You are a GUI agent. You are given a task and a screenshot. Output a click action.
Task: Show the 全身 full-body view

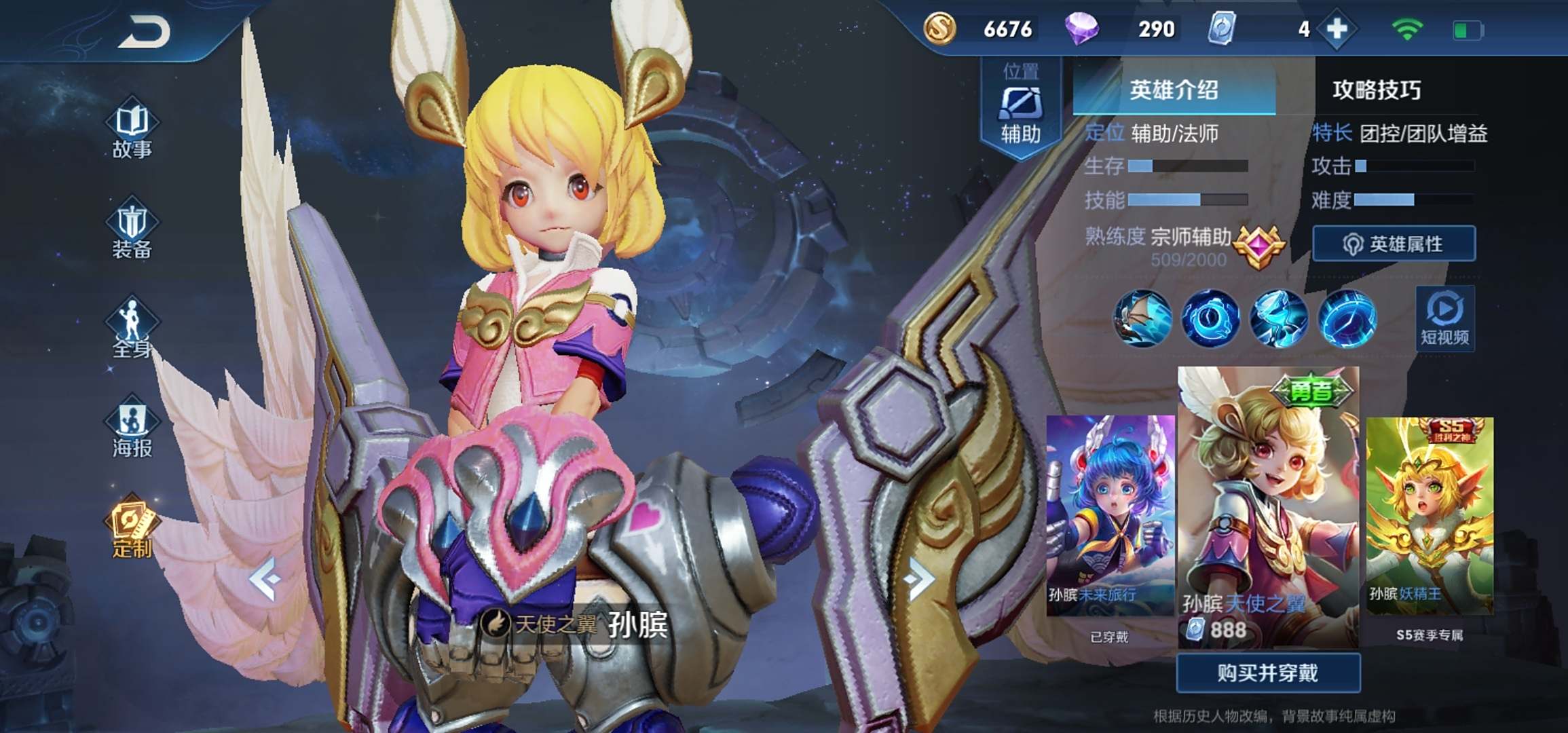pos(132,330)
